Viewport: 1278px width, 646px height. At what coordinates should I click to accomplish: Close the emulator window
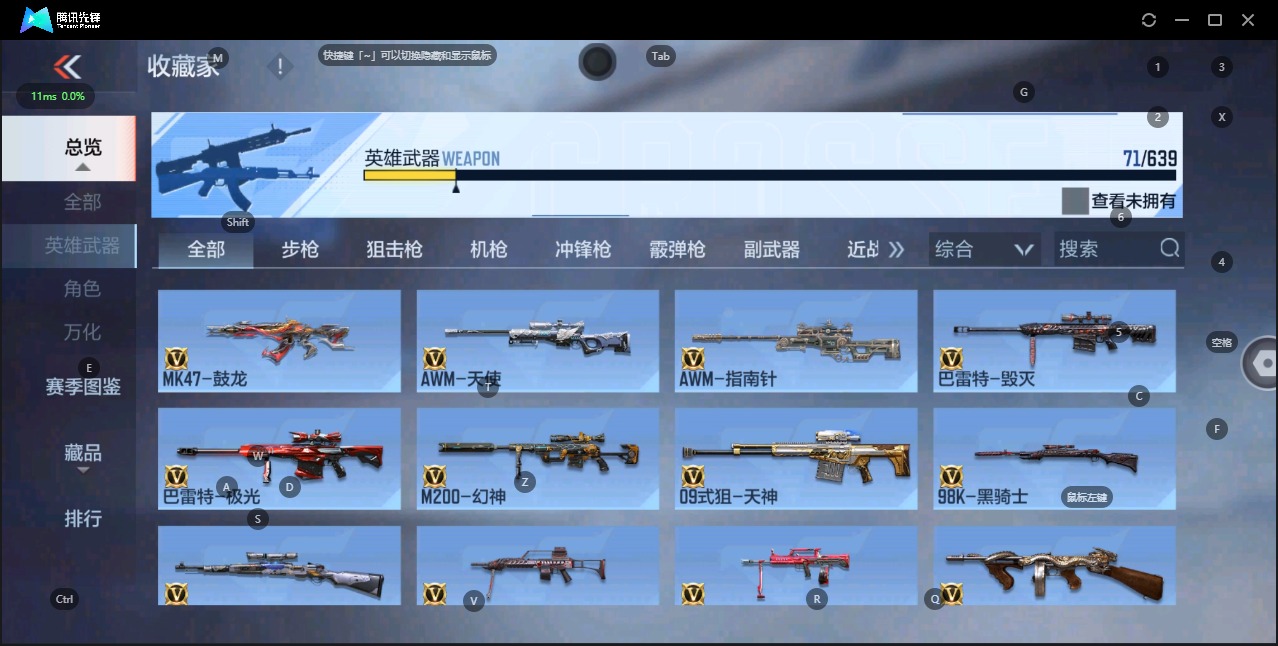(1247, 20)
